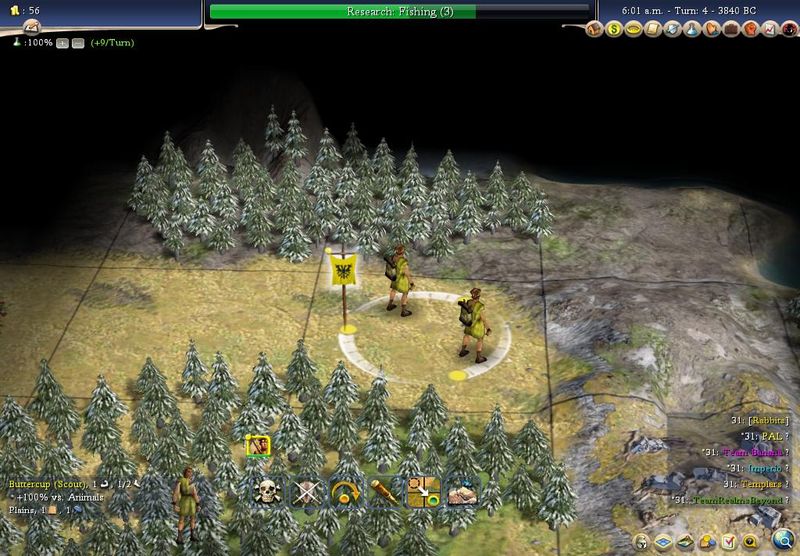The image size is (800, 556).
Task: Activate the circular yellow arrow unit action
Action: (345, 491)
